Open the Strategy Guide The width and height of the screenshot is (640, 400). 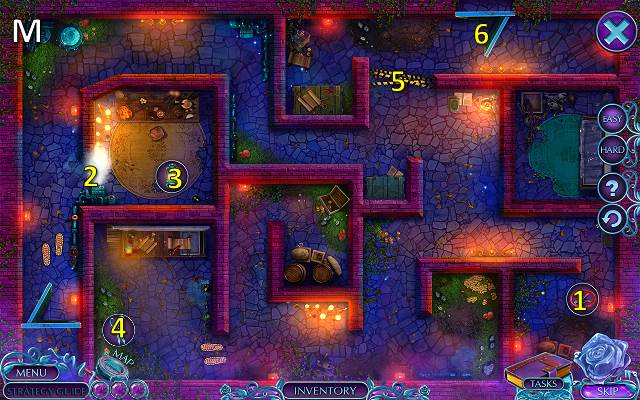pyautogui.click(x=46, y=390)
